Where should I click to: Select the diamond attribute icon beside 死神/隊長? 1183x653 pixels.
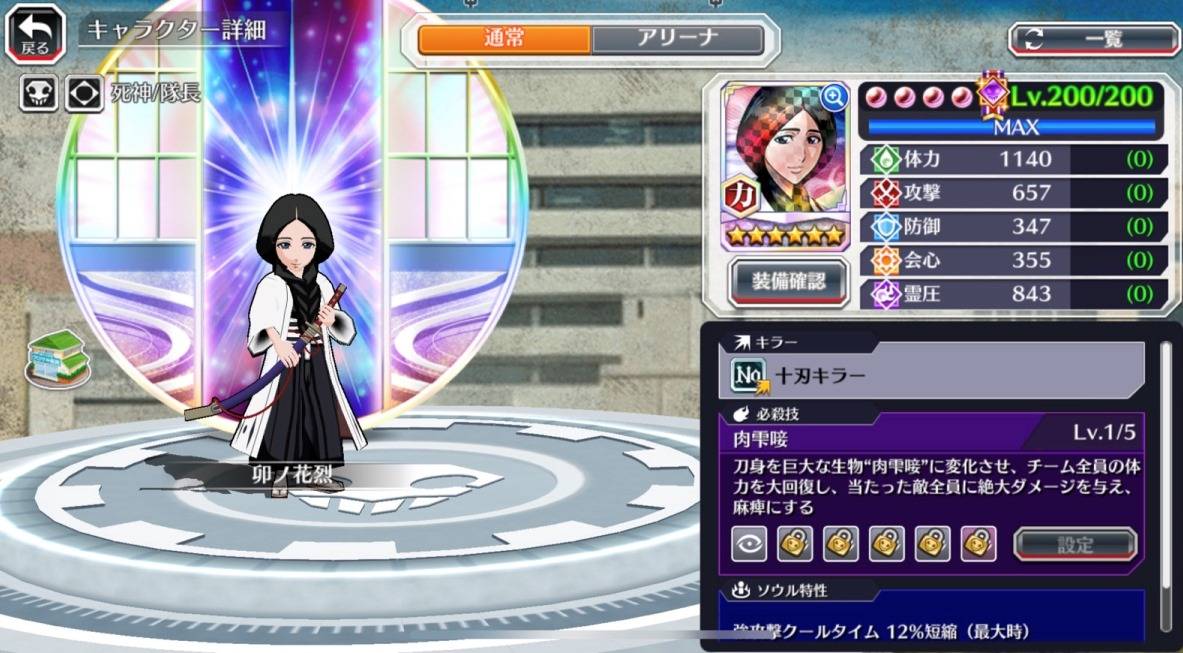(84, 94)
